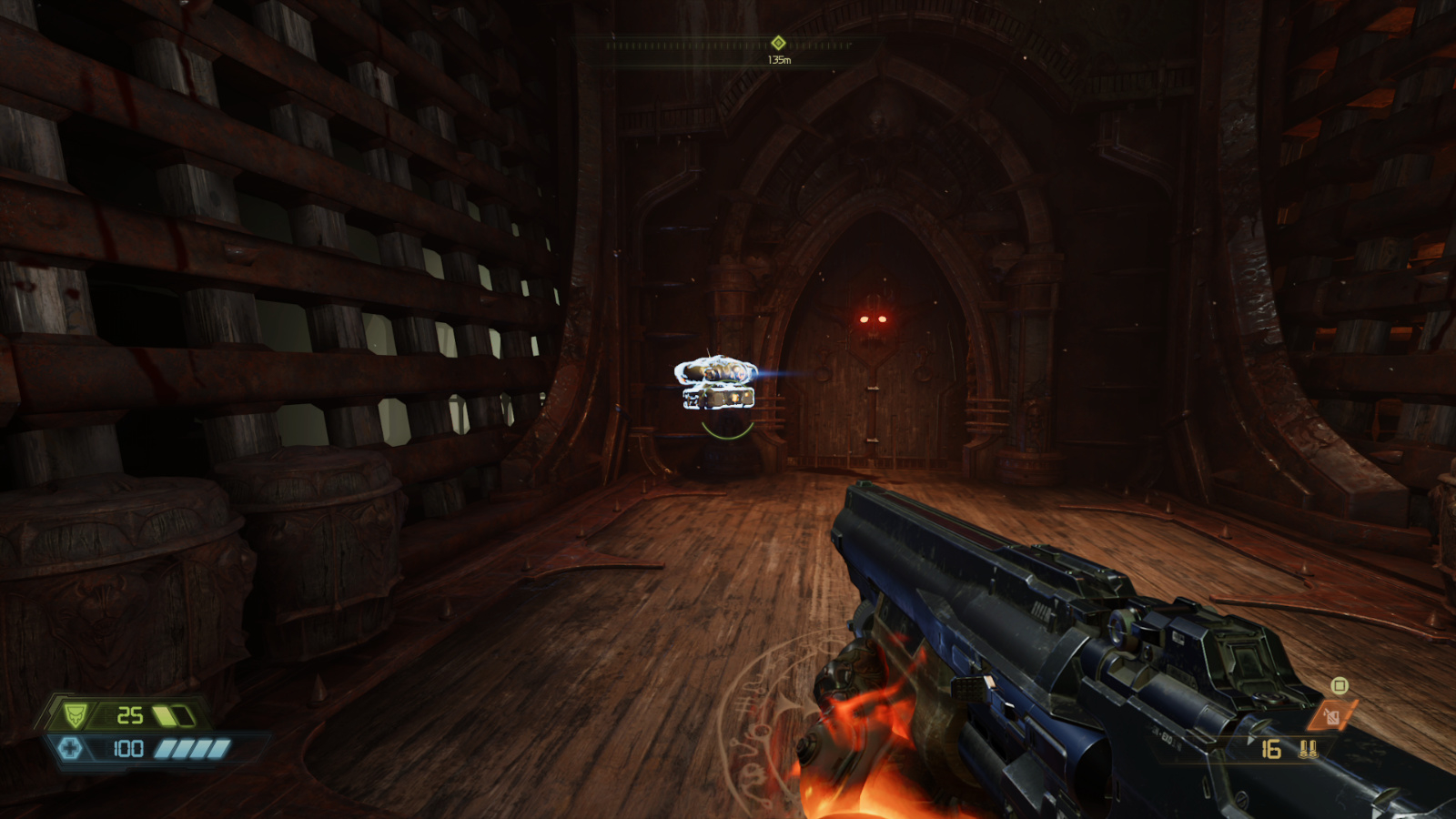1456x819 pixels.
Task: Click the circular equipment swap indicator
Action: coord(1339,685)
